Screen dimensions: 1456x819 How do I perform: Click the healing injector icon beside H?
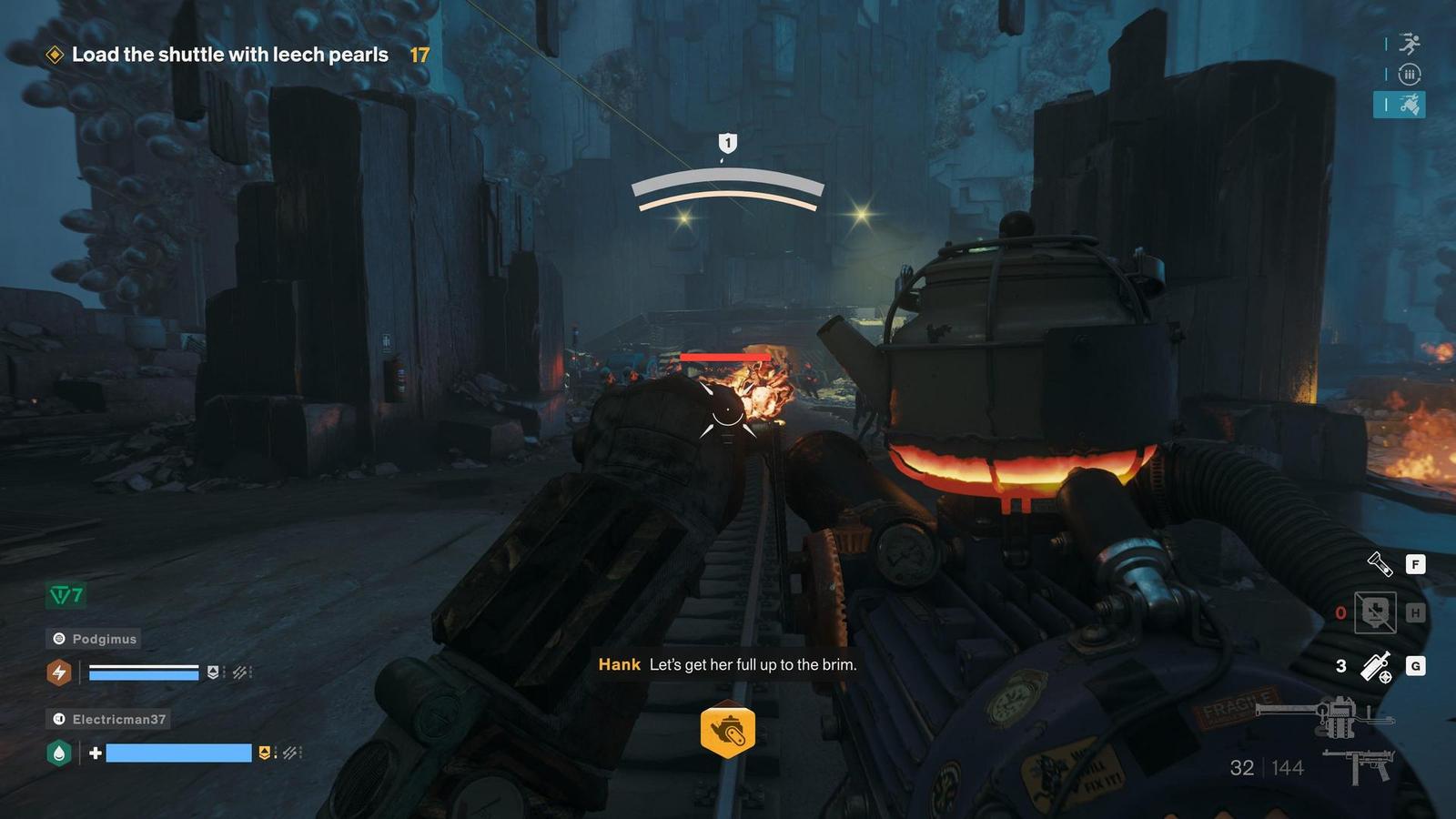(x=1375, y=612)
